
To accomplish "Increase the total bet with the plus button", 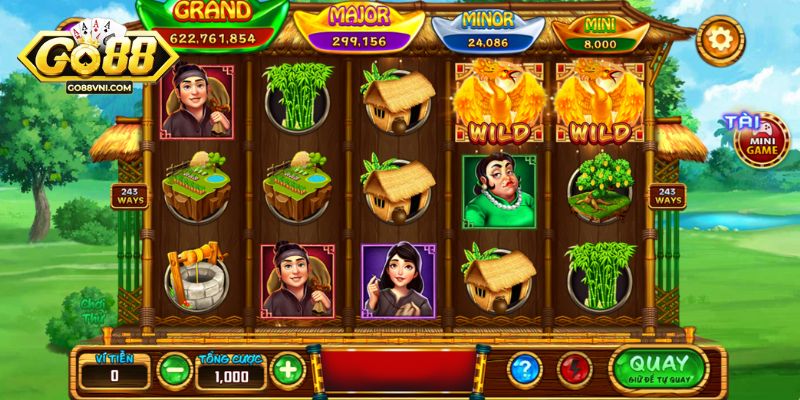I will [x=287, y=369].
